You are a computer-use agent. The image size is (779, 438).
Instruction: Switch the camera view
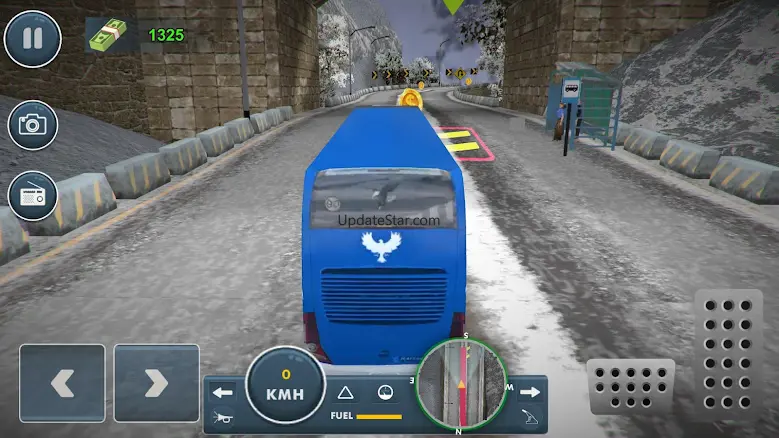[32, 124]
